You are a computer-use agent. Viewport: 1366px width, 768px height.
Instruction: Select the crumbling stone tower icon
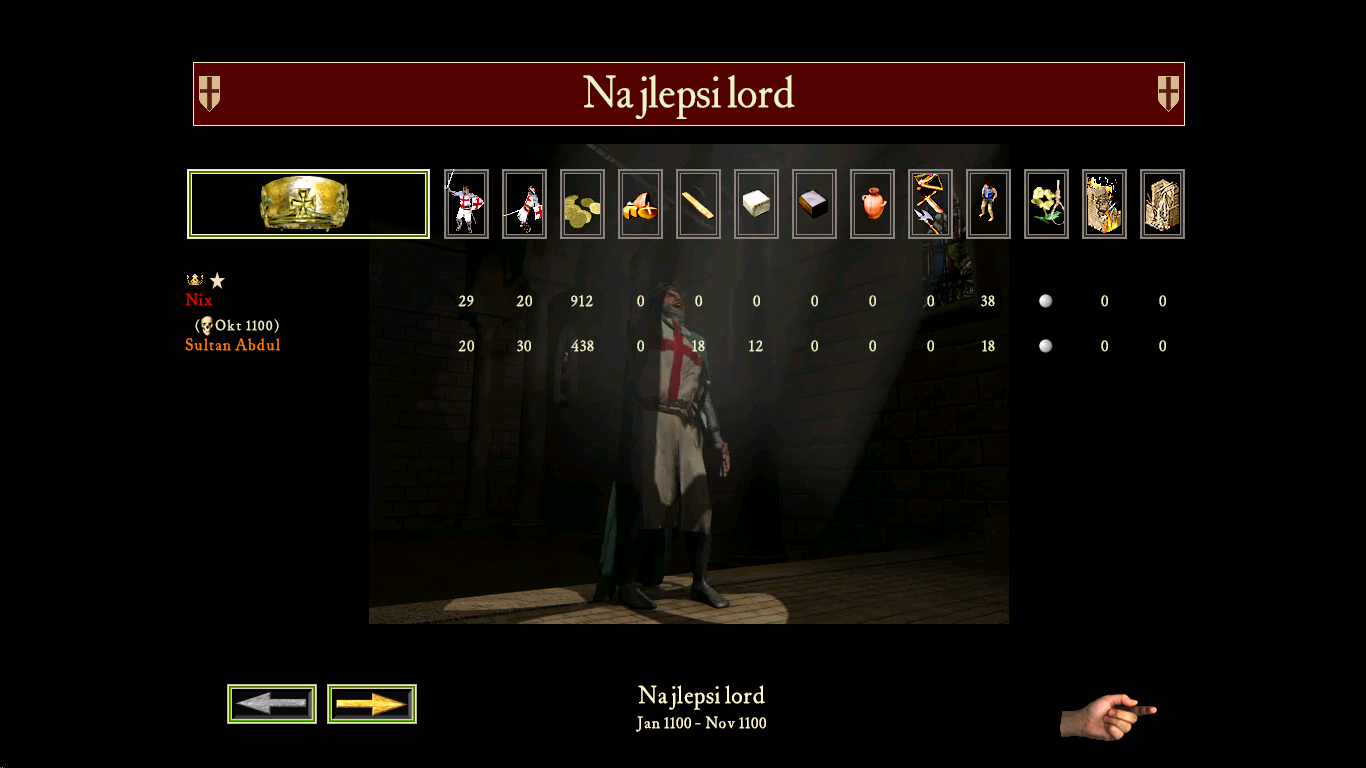pyautogui.click(x=1162, y=204)
